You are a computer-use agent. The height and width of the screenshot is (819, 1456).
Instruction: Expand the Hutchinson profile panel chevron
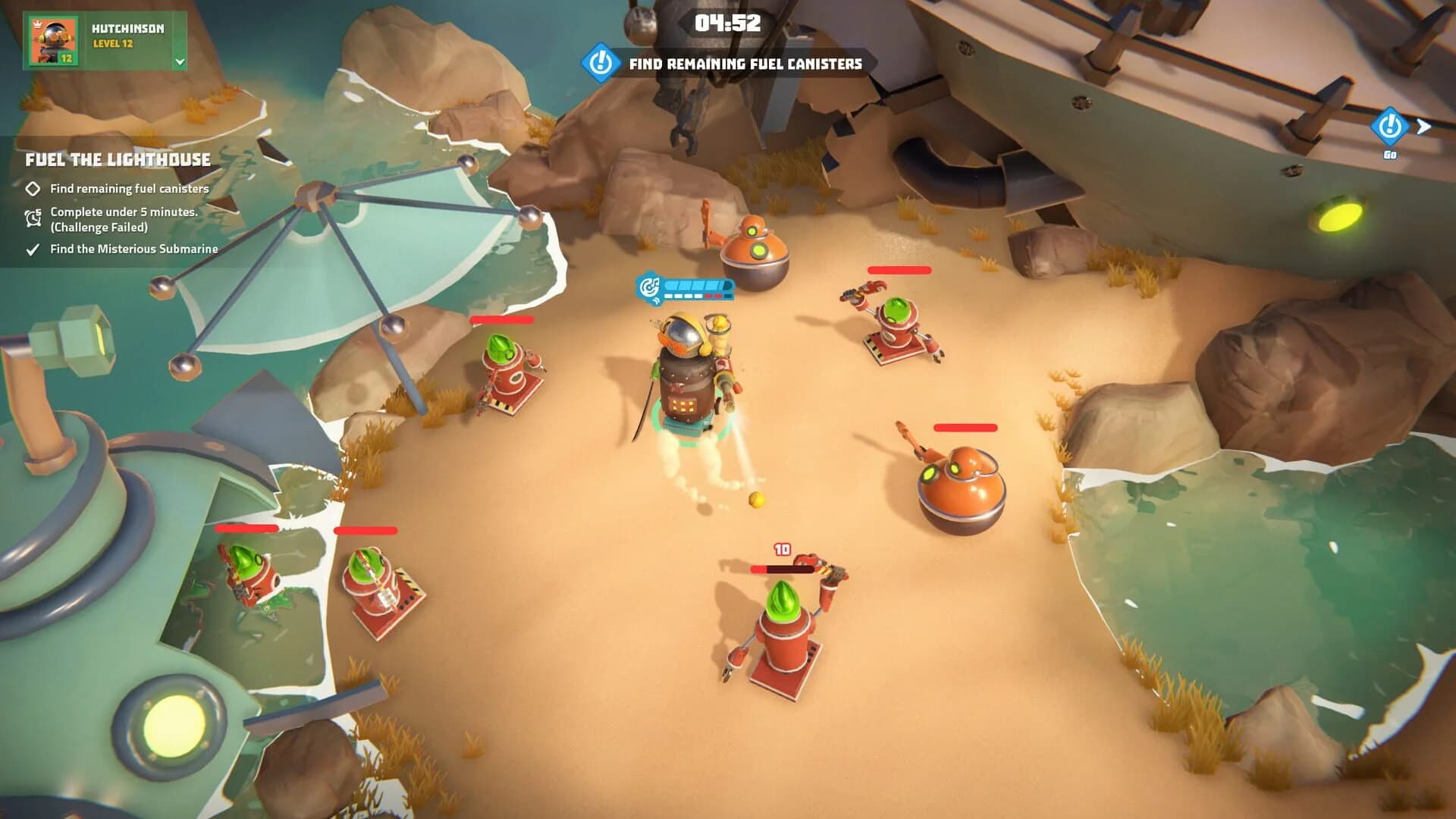click(180, 62)
